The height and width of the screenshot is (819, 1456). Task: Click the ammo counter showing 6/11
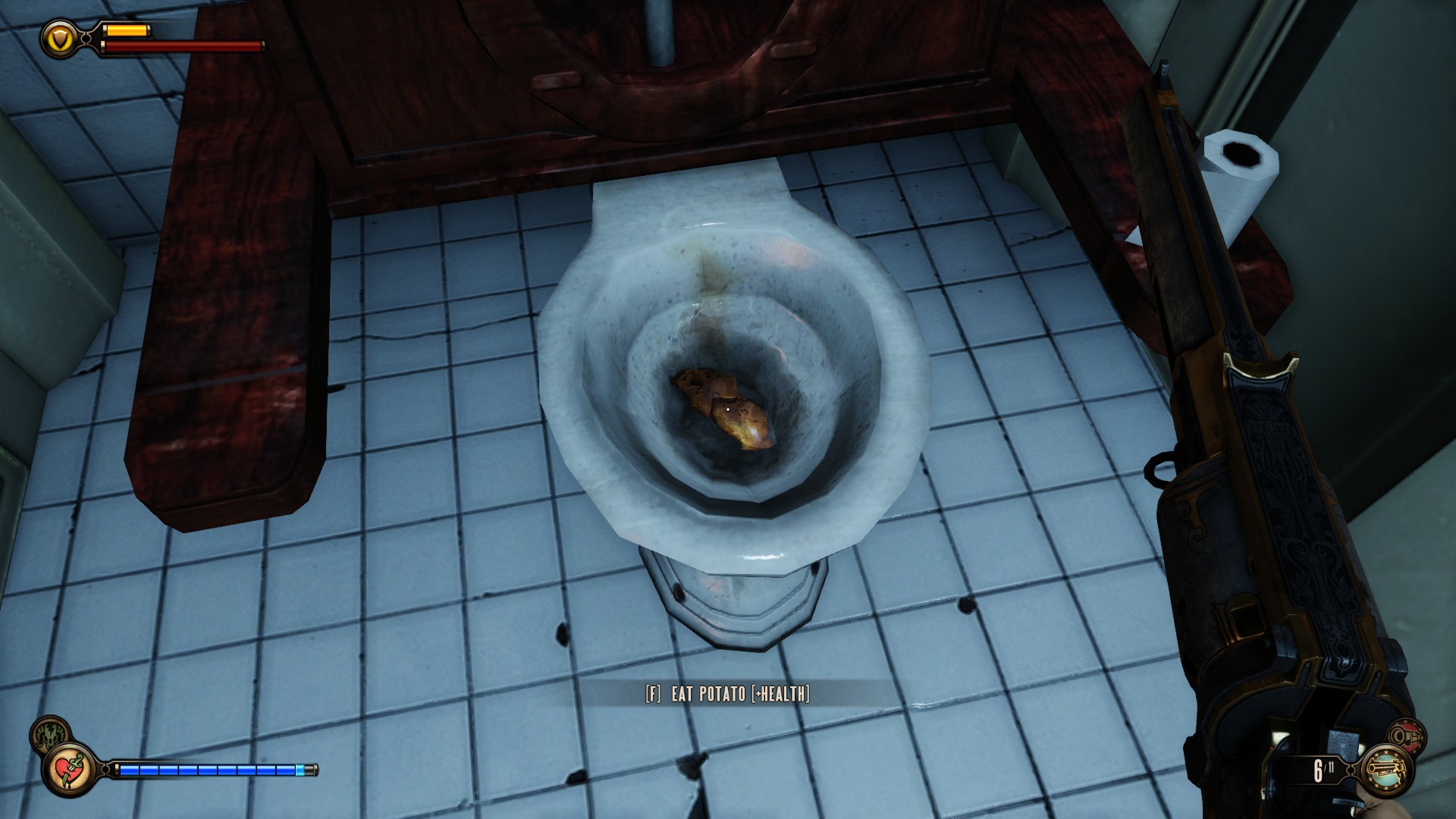[1323, 770]
